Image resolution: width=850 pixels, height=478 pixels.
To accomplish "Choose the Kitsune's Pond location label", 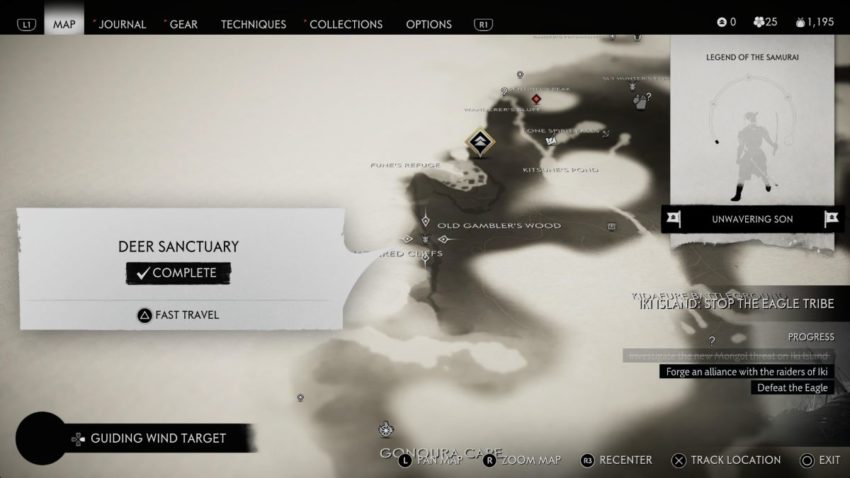I will click(x=560, y=170).
